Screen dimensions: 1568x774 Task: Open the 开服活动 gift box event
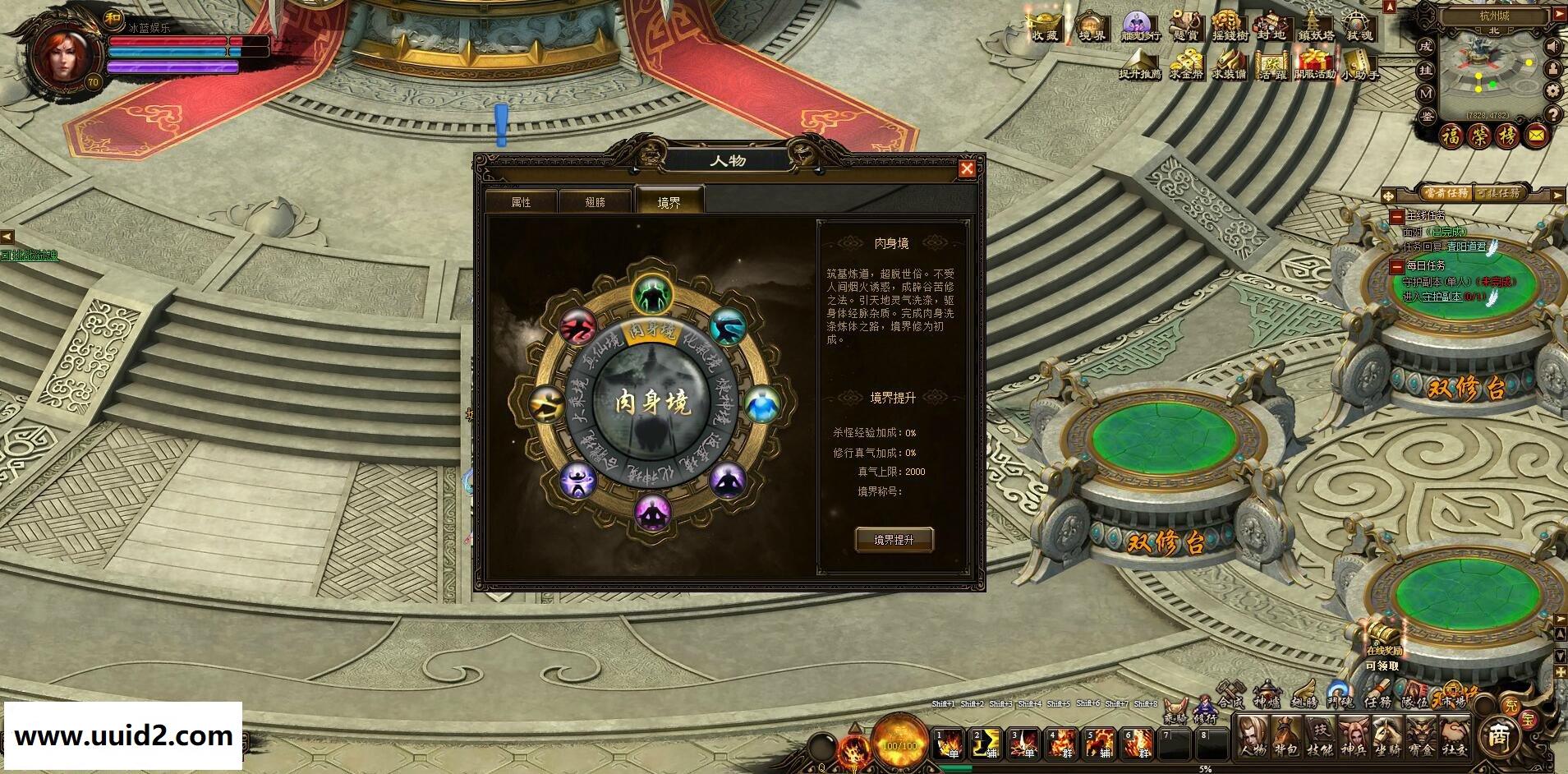[x=1314, y=63]
